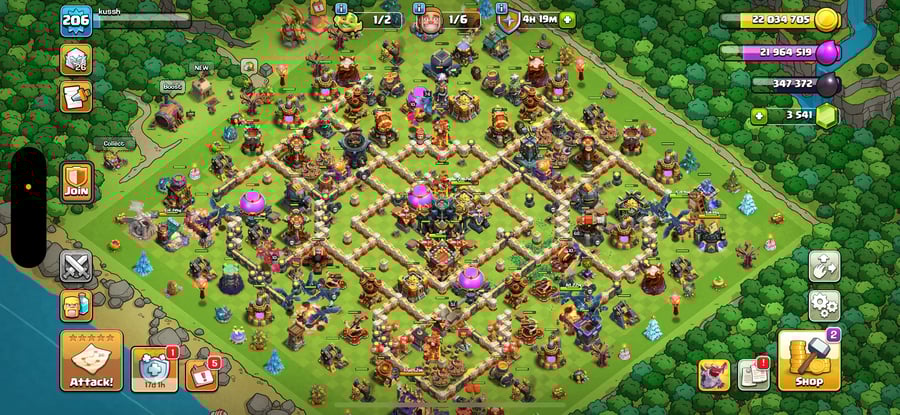The height and width of the screenshot is (415, 900).
Task: Add more gems with the green plus
Action: (x=761, y=117)
